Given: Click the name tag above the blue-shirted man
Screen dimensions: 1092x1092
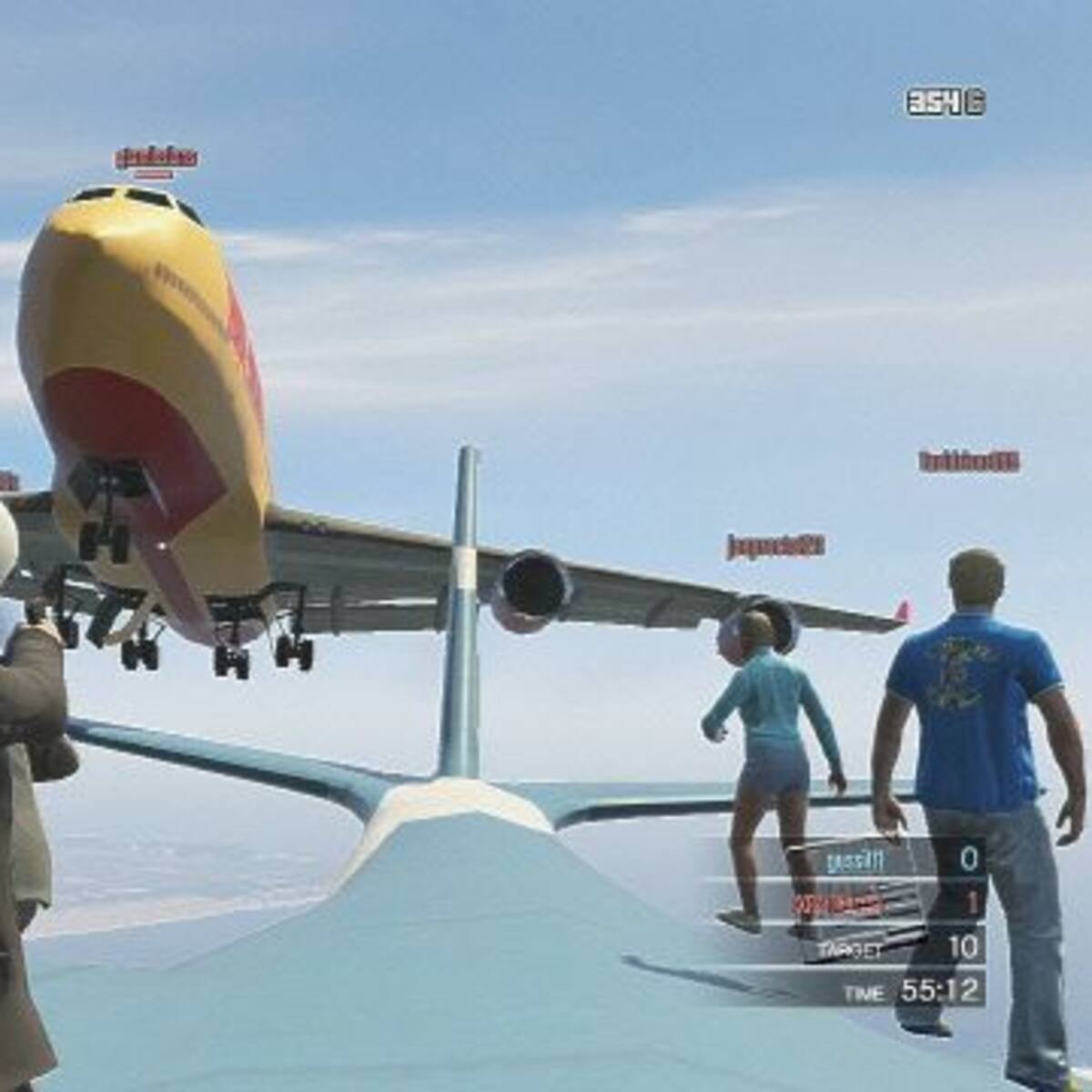Looking at the screenshot, I should [969, 461].
